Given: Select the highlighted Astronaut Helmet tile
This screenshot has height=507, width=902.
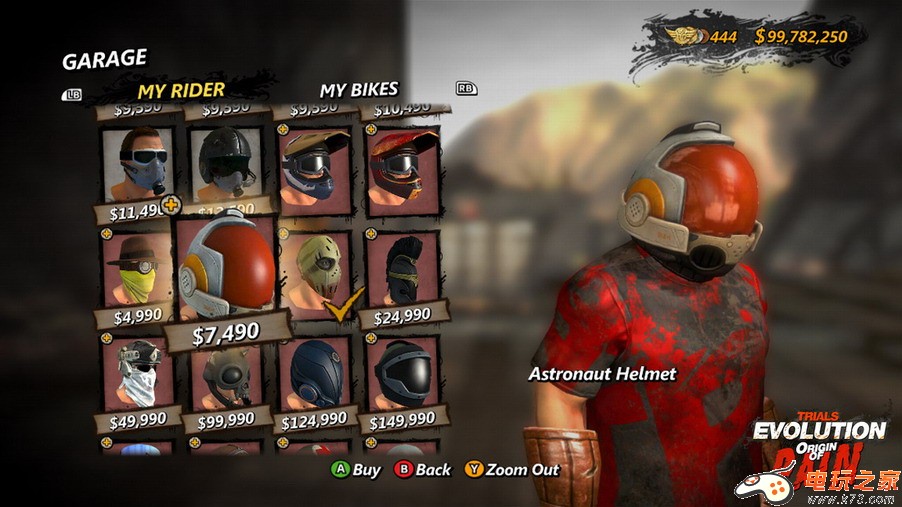Looking at the screenshot, I should pos(227,270).
